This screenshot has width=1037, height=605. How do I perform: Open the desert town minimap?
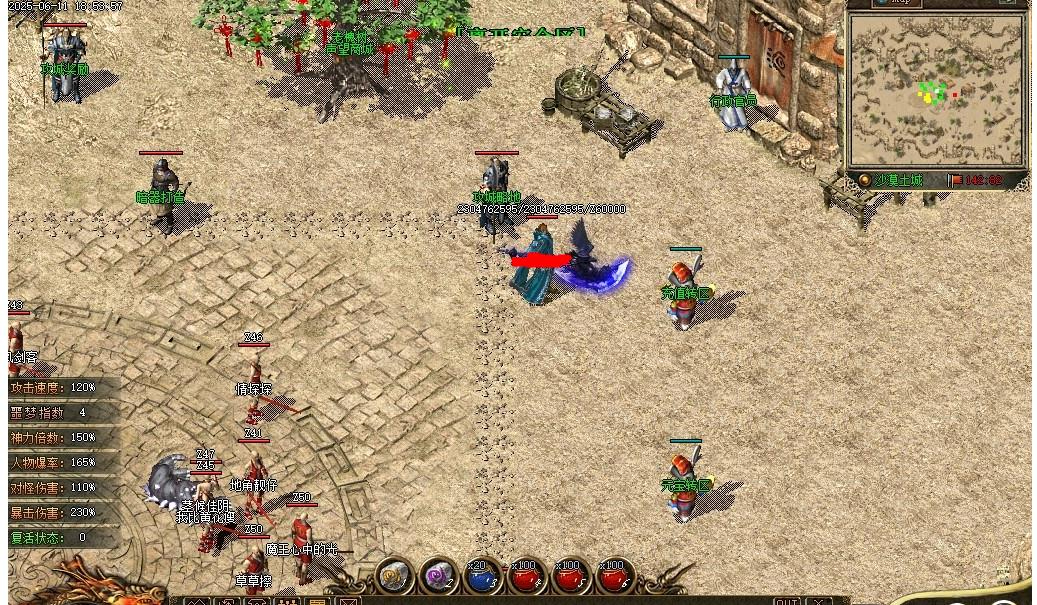pyautogui.click(x=937, y=92)
